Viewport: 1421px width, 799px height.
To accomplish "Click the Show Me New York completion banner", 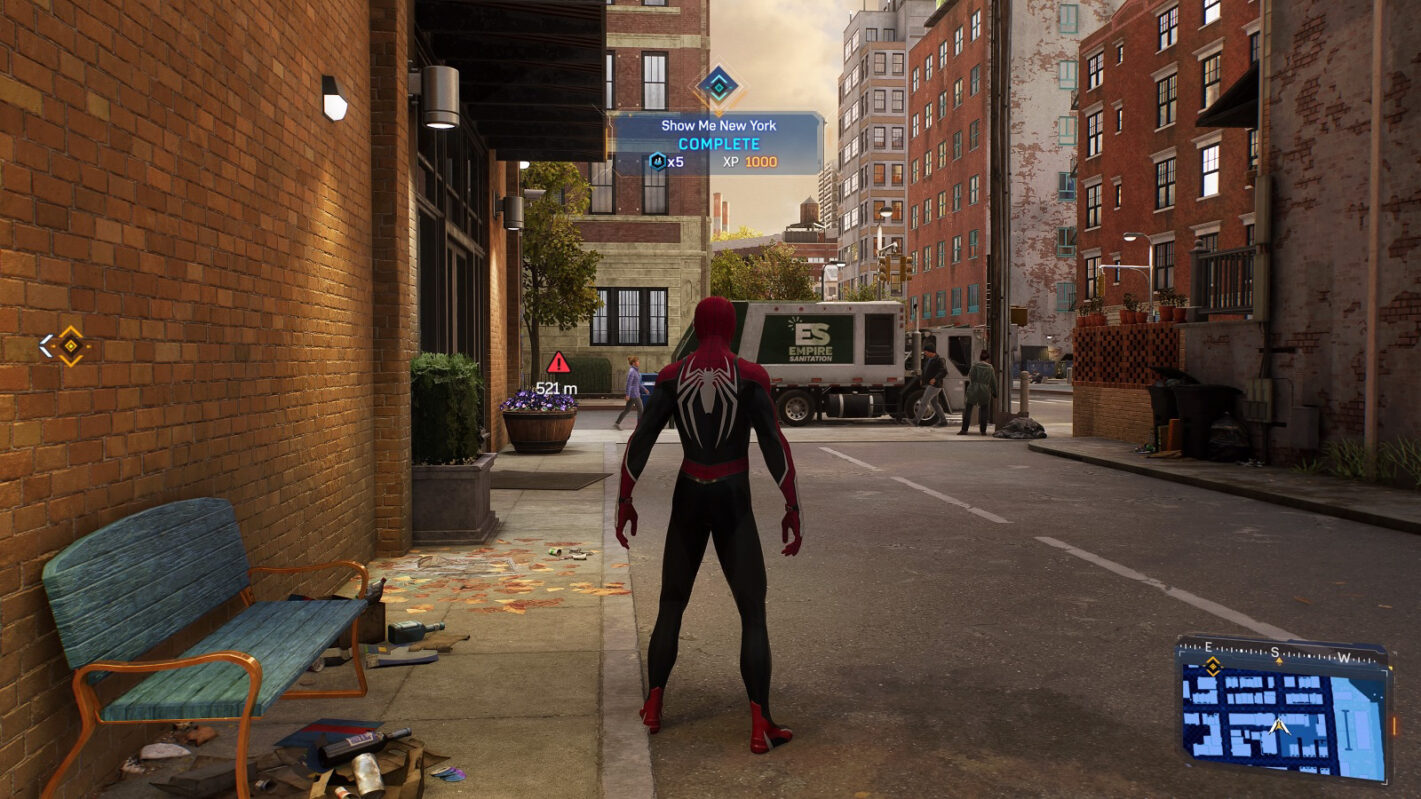I will pyautogui.click(x=717, y=143).
